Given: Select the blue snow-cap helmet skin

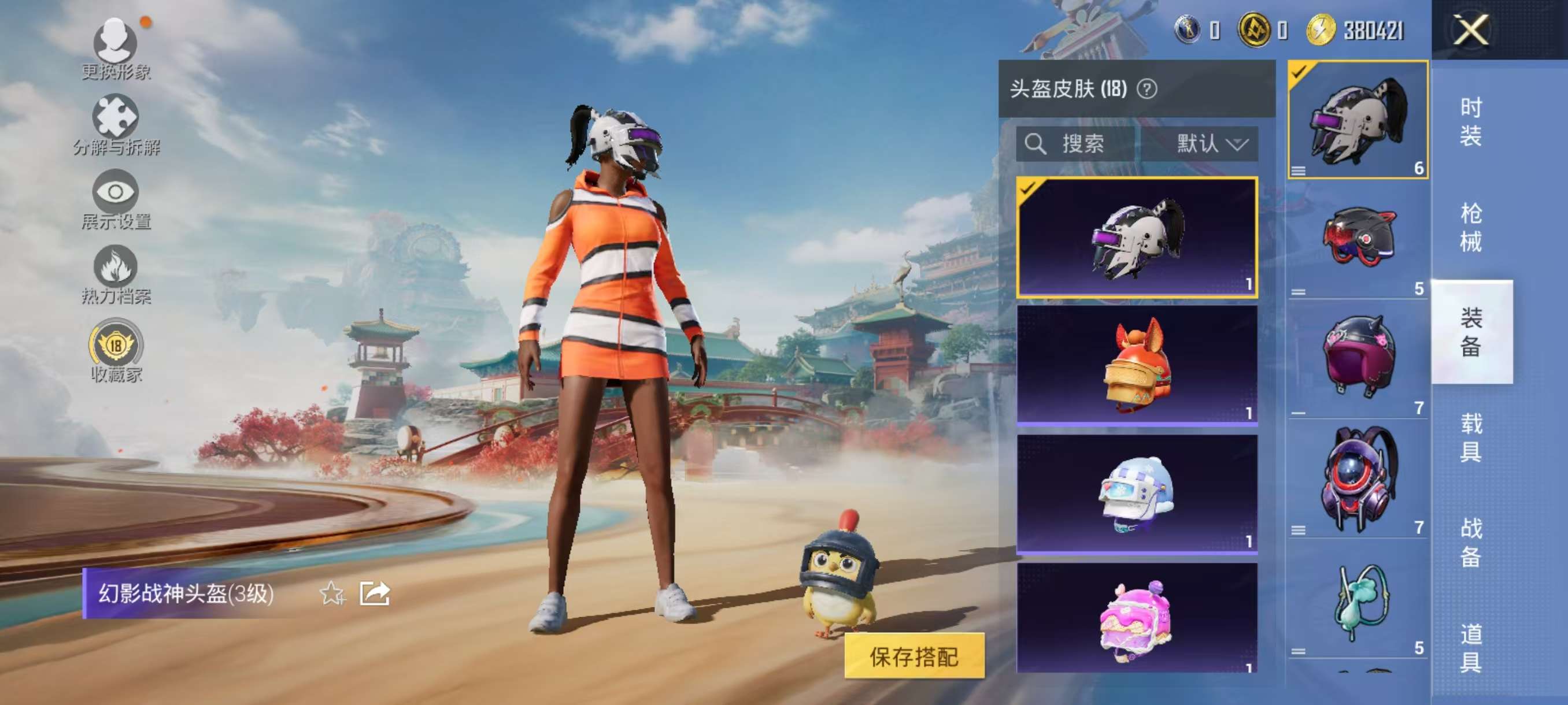Looking at the screenshot, I should (x=1137, y=493).
